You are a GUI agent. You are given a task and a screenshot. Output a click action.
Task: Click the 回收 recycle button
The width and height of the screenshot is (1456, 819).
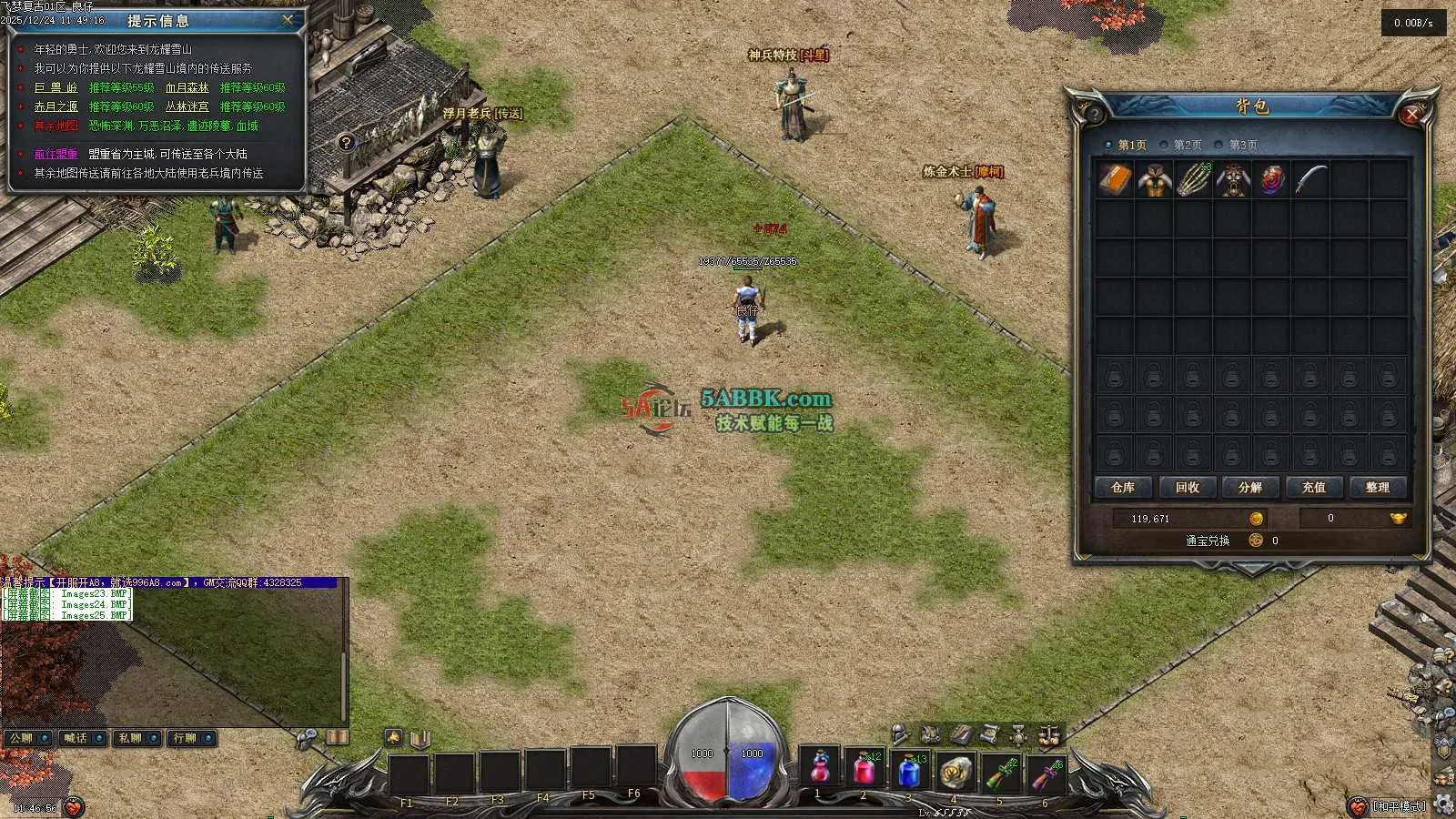1187,488
